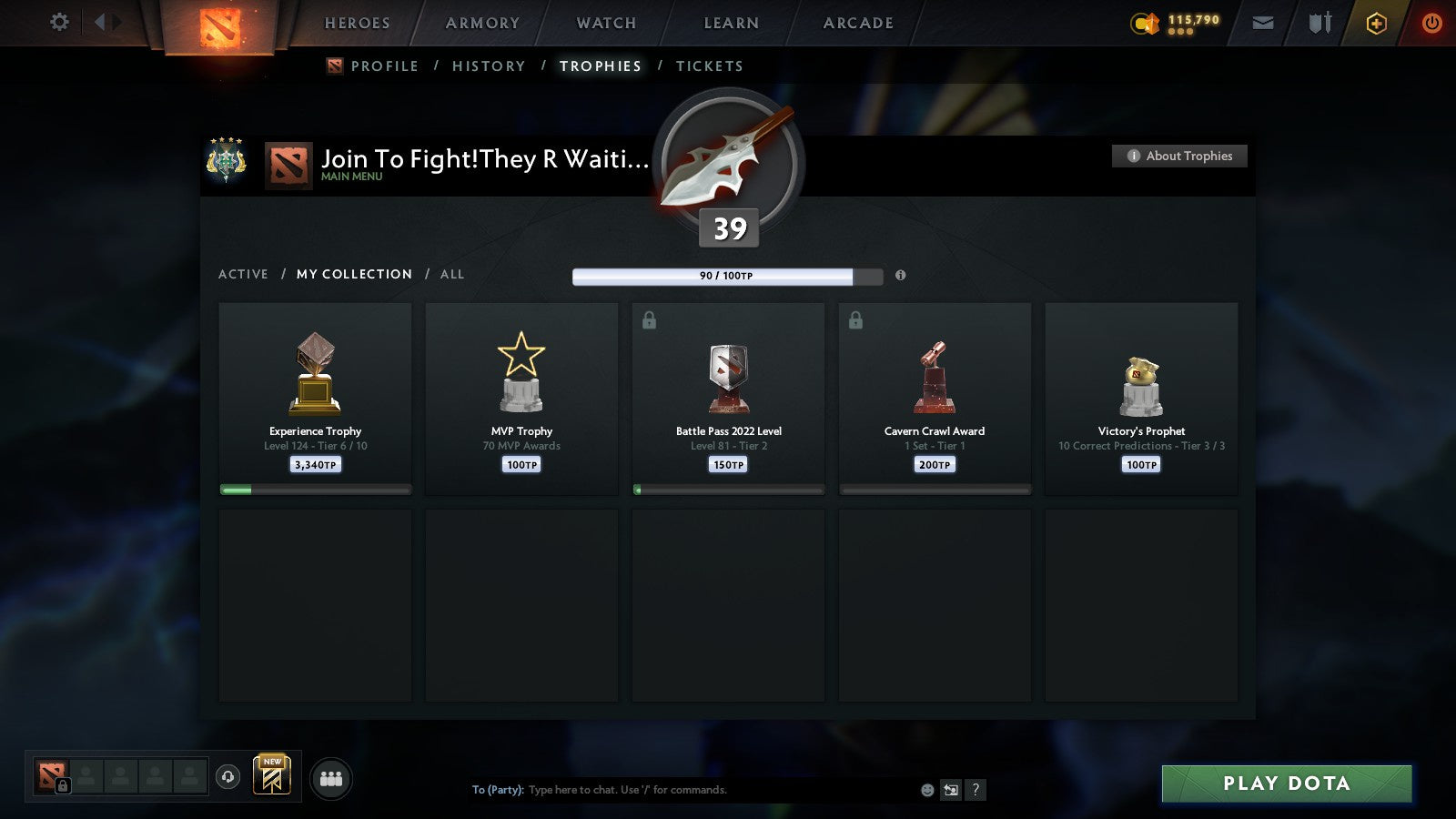Click the info icon beside the TP progress bar
This screenshot has height=819, width=1456.
(x=899, y=277)
